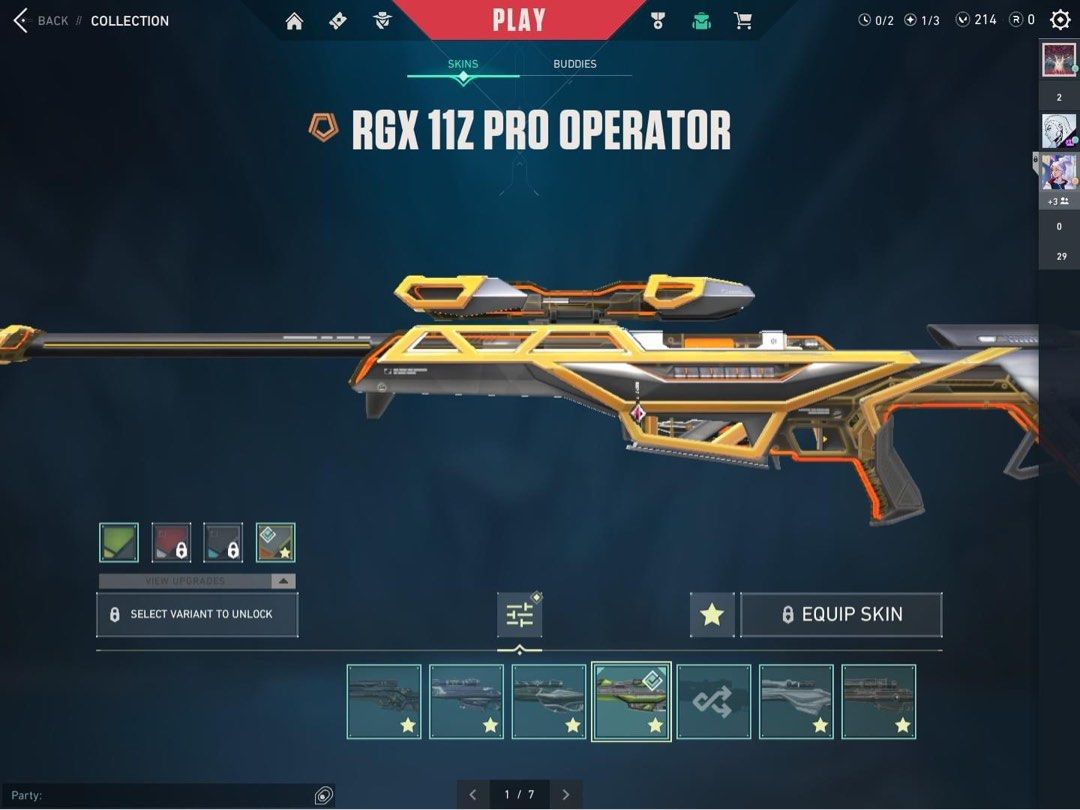Go to the next skins page
1080x810 pixels.
(566, 795)
